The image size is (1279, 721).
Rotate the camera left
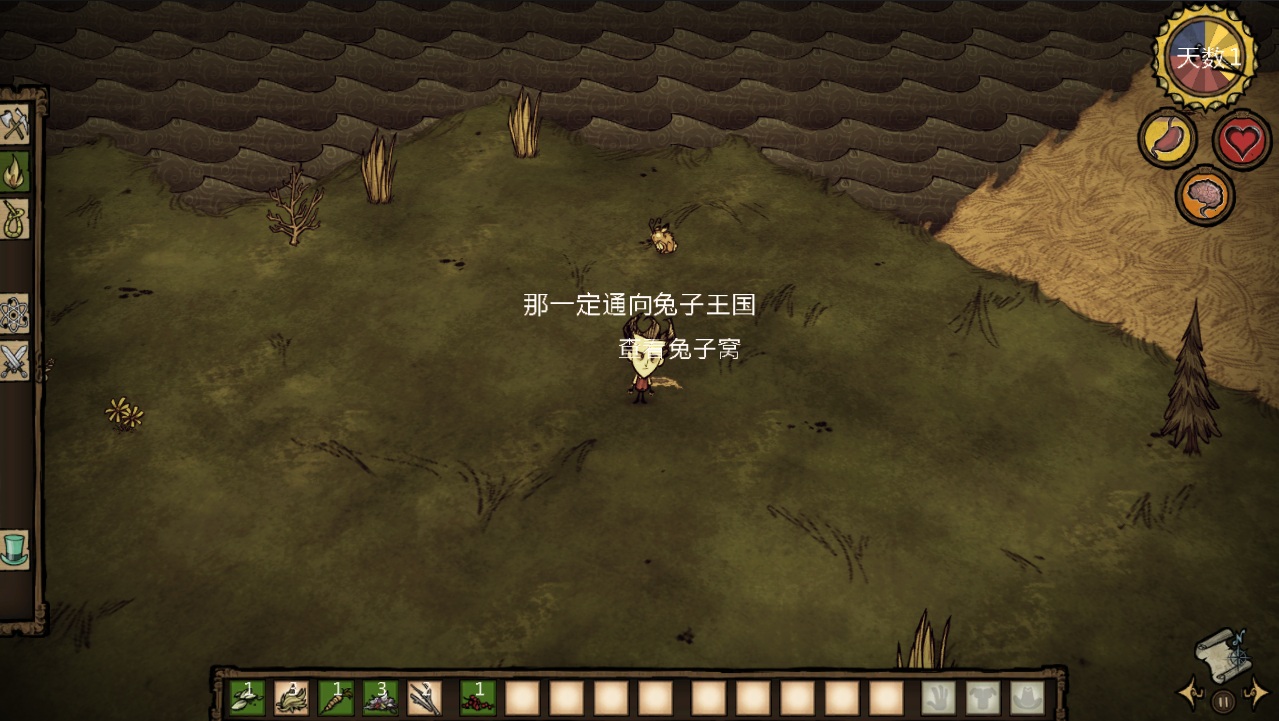[1190, 692]
